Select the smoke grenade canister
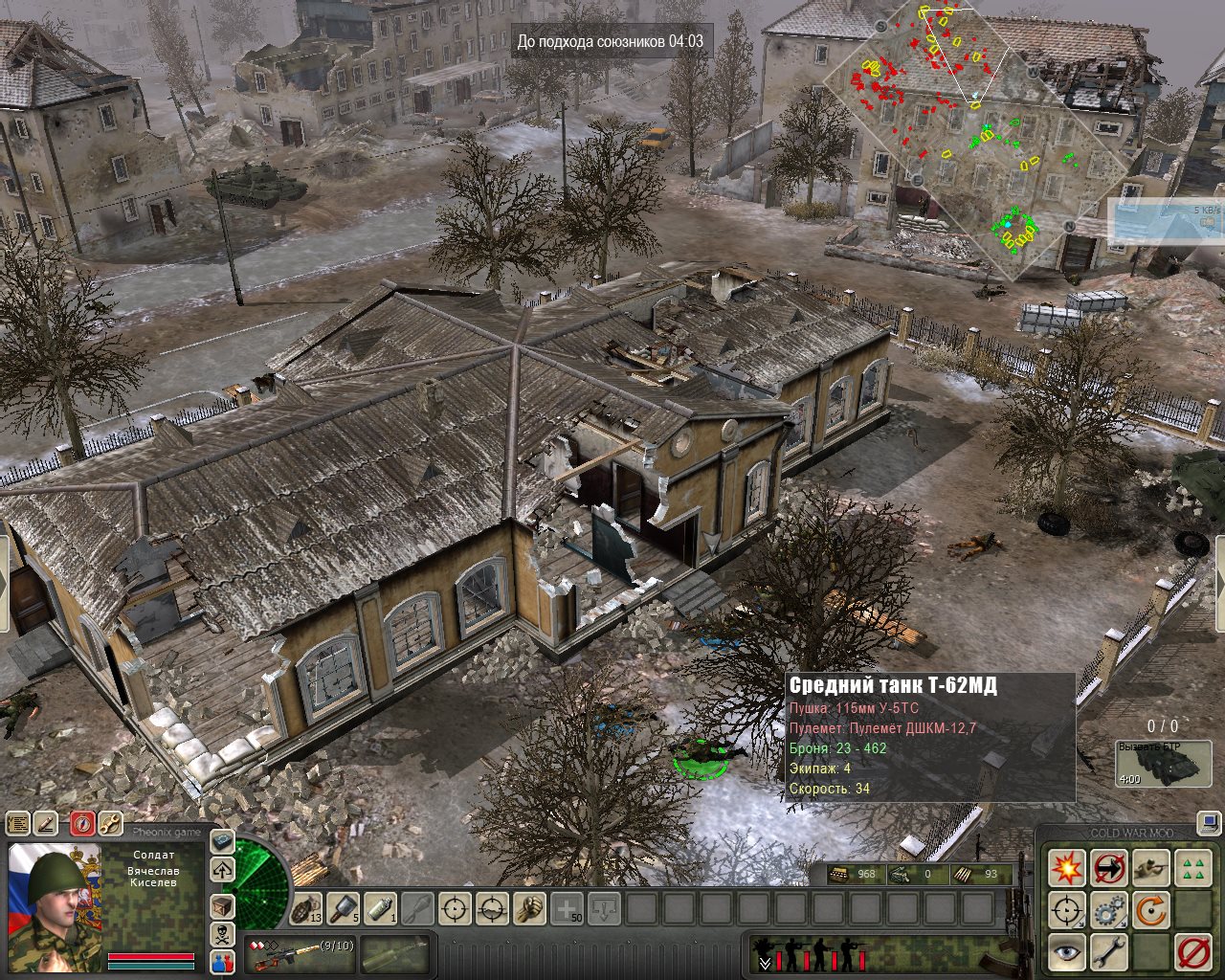1225x980 pixels. tap(380, 907)
